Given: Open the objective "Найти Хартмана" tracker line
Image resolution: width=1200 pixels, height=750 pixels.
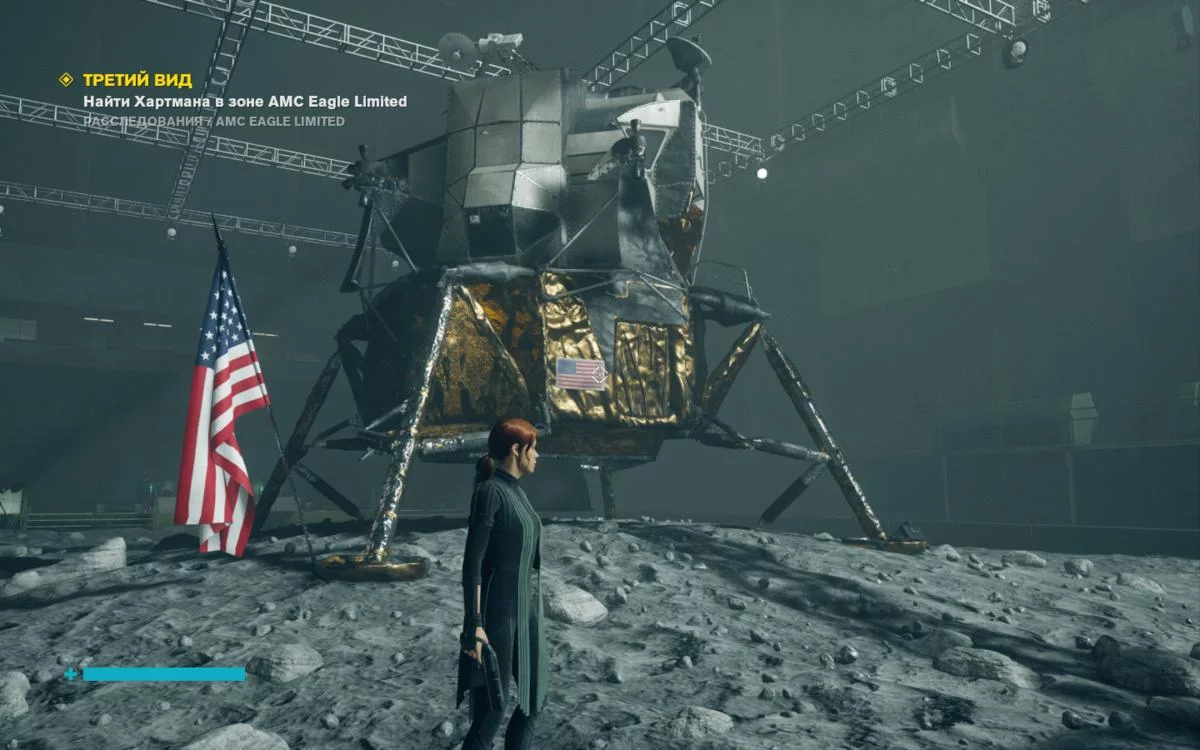Looking at the screenshot, I should [245, 101].
